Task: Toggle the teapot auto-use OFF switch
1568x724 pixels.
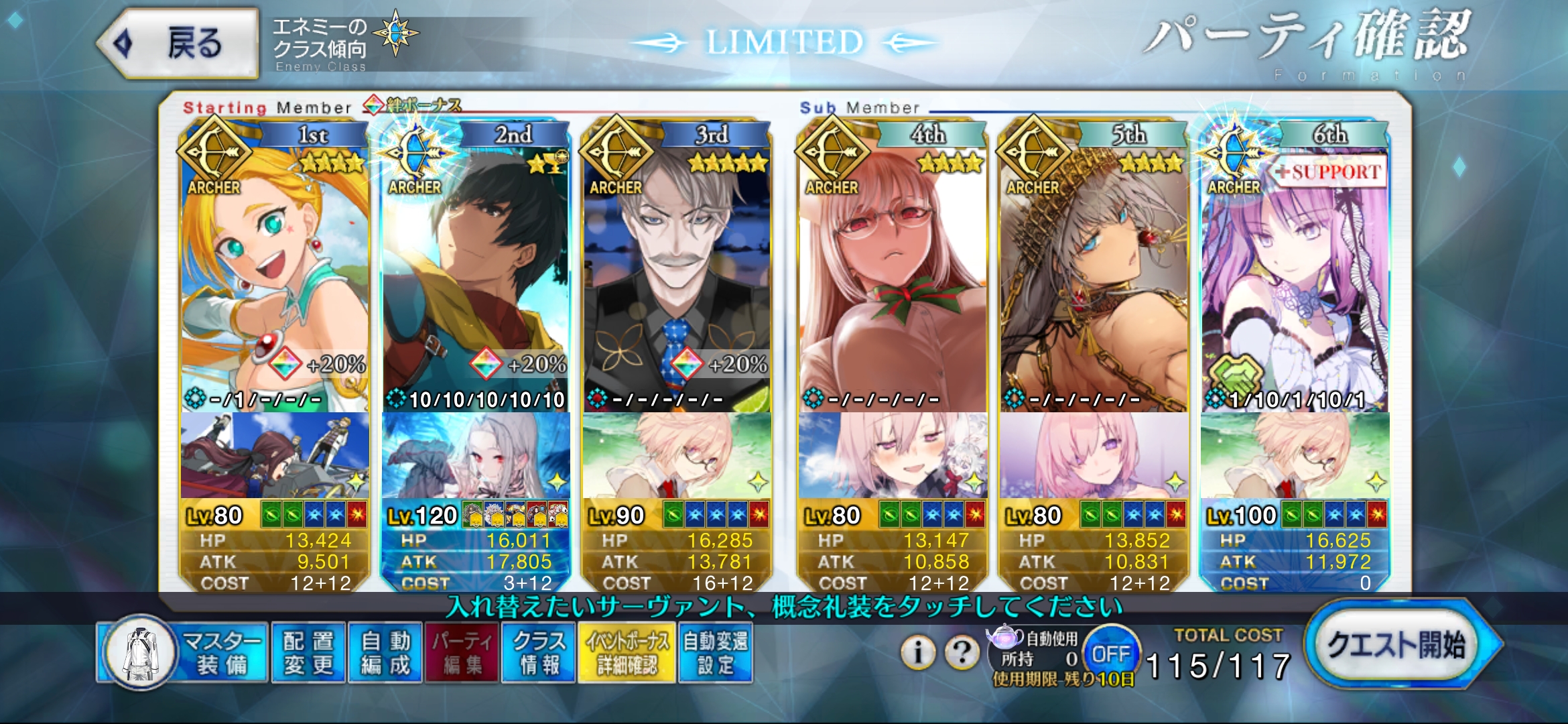Action: 1110,654
